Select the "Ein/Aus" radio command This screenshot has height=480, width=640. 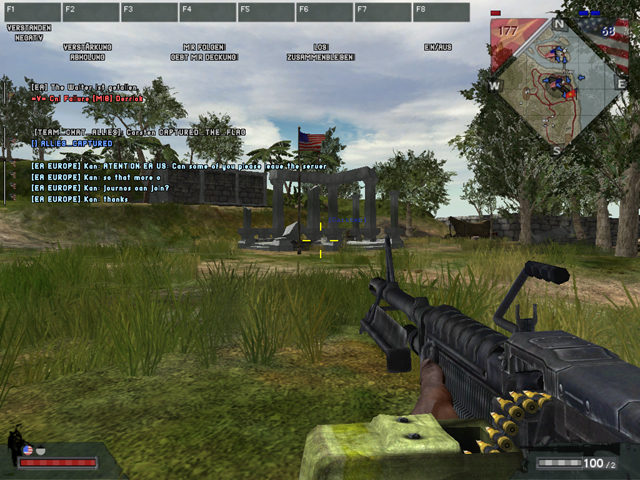point(439,47)
